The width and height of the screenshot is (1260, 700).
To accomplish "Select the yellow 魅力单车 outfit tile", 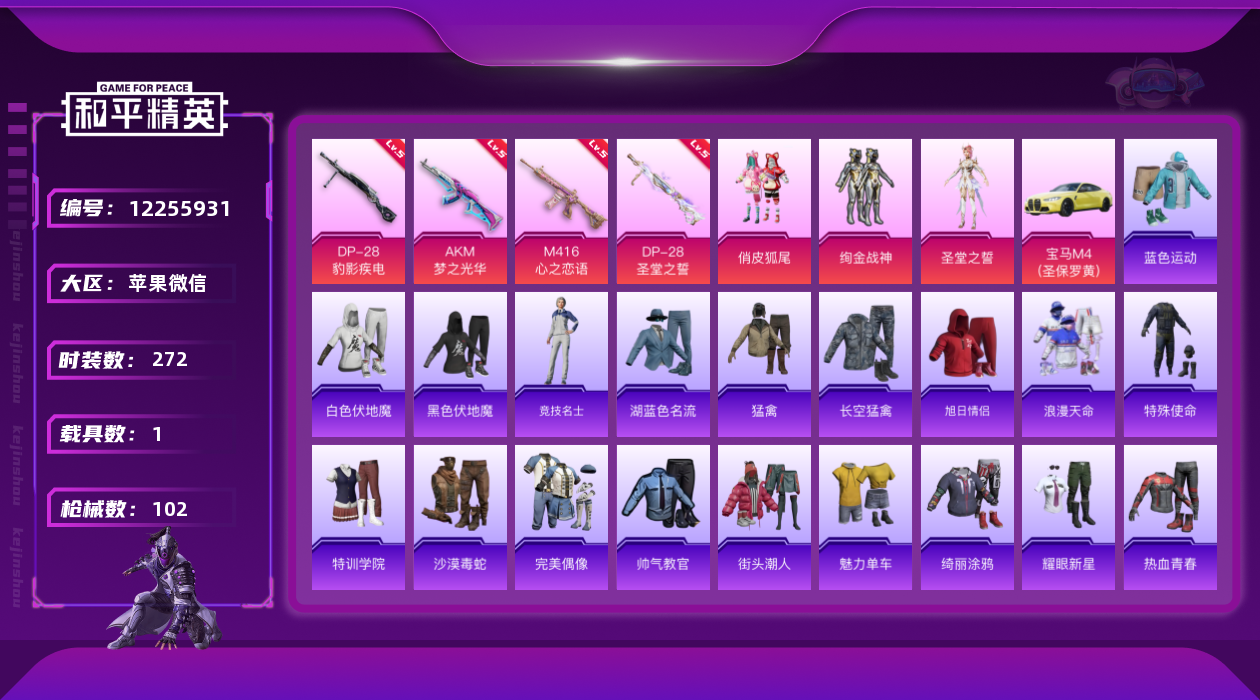I will [x=865, y=517].
